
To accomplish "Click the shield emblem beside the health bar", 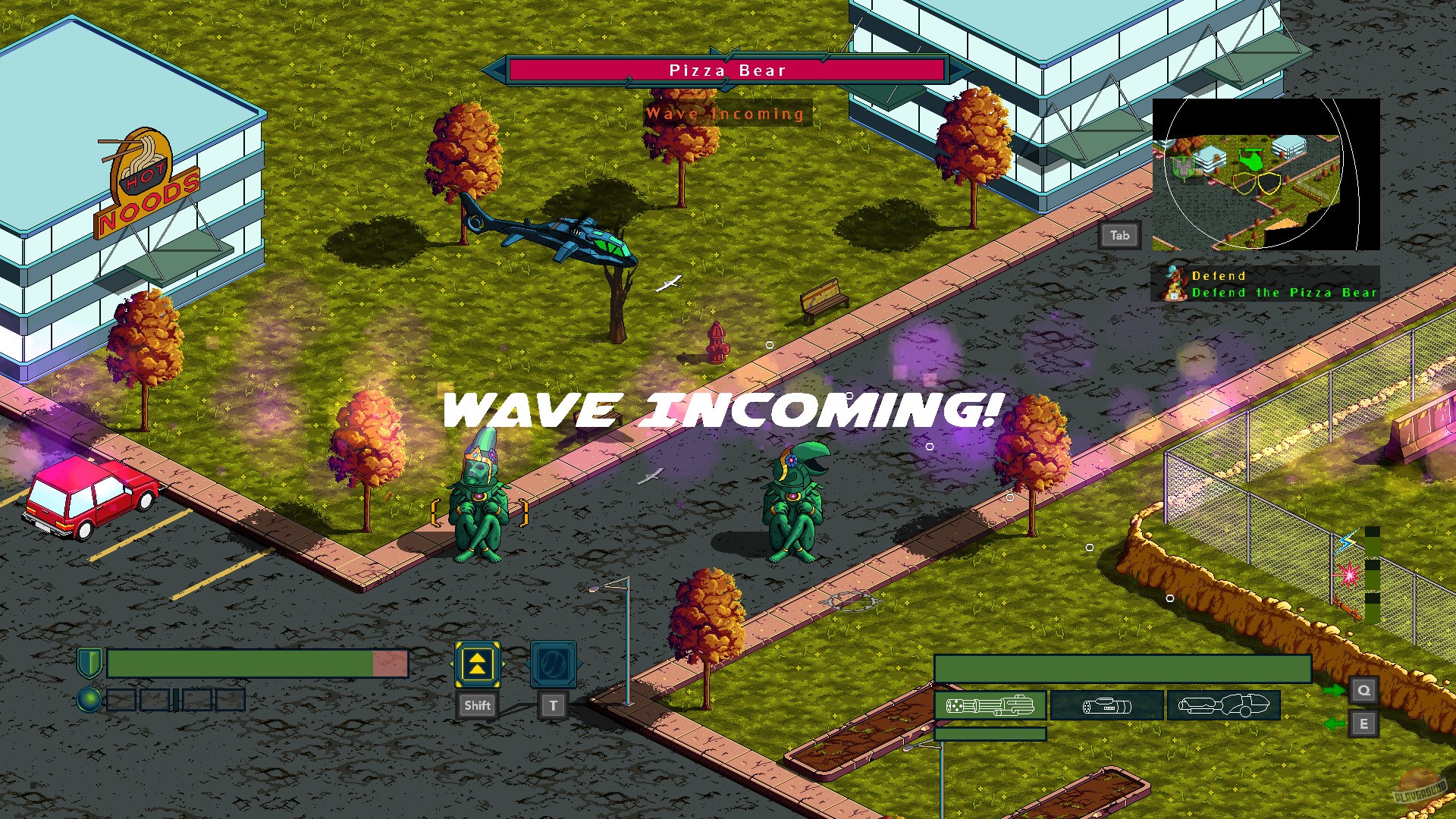I will 89,664.
